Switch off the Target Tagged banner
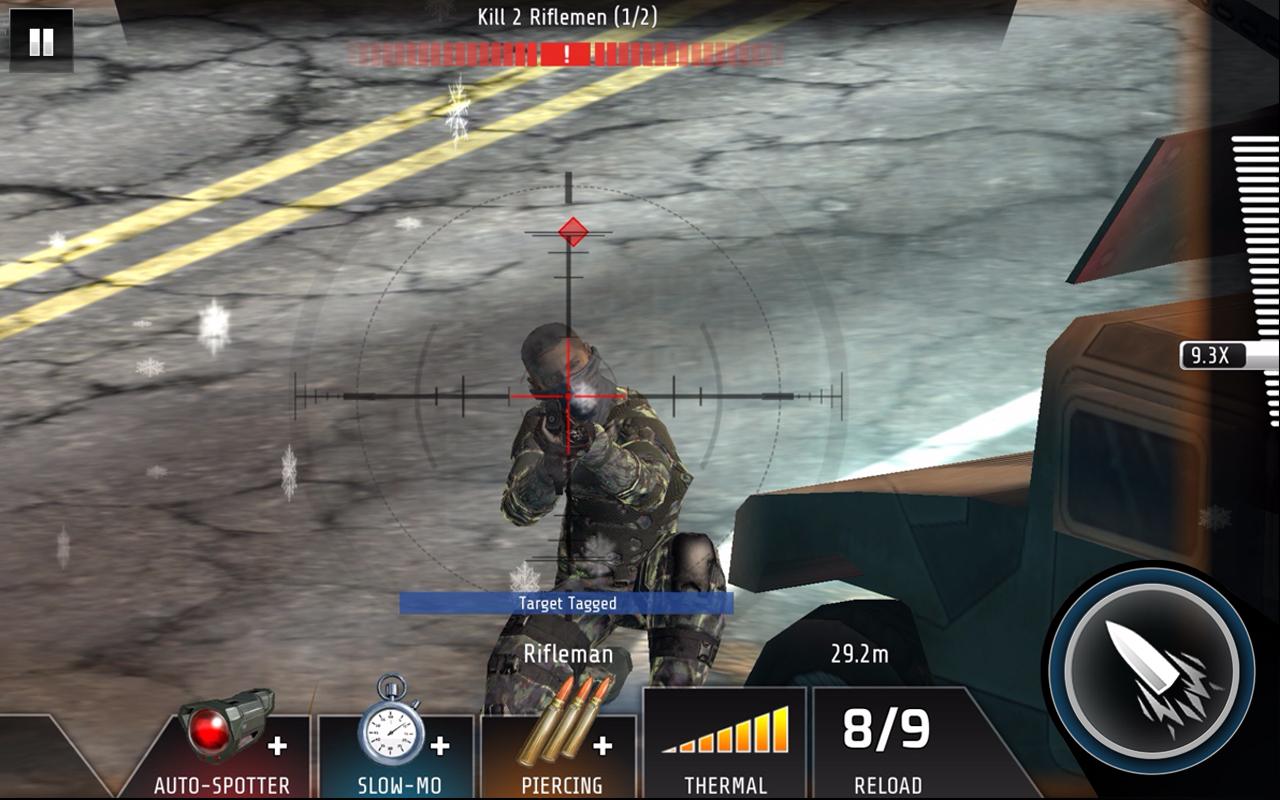The image size is (1280, 800). tap(570, 602)
